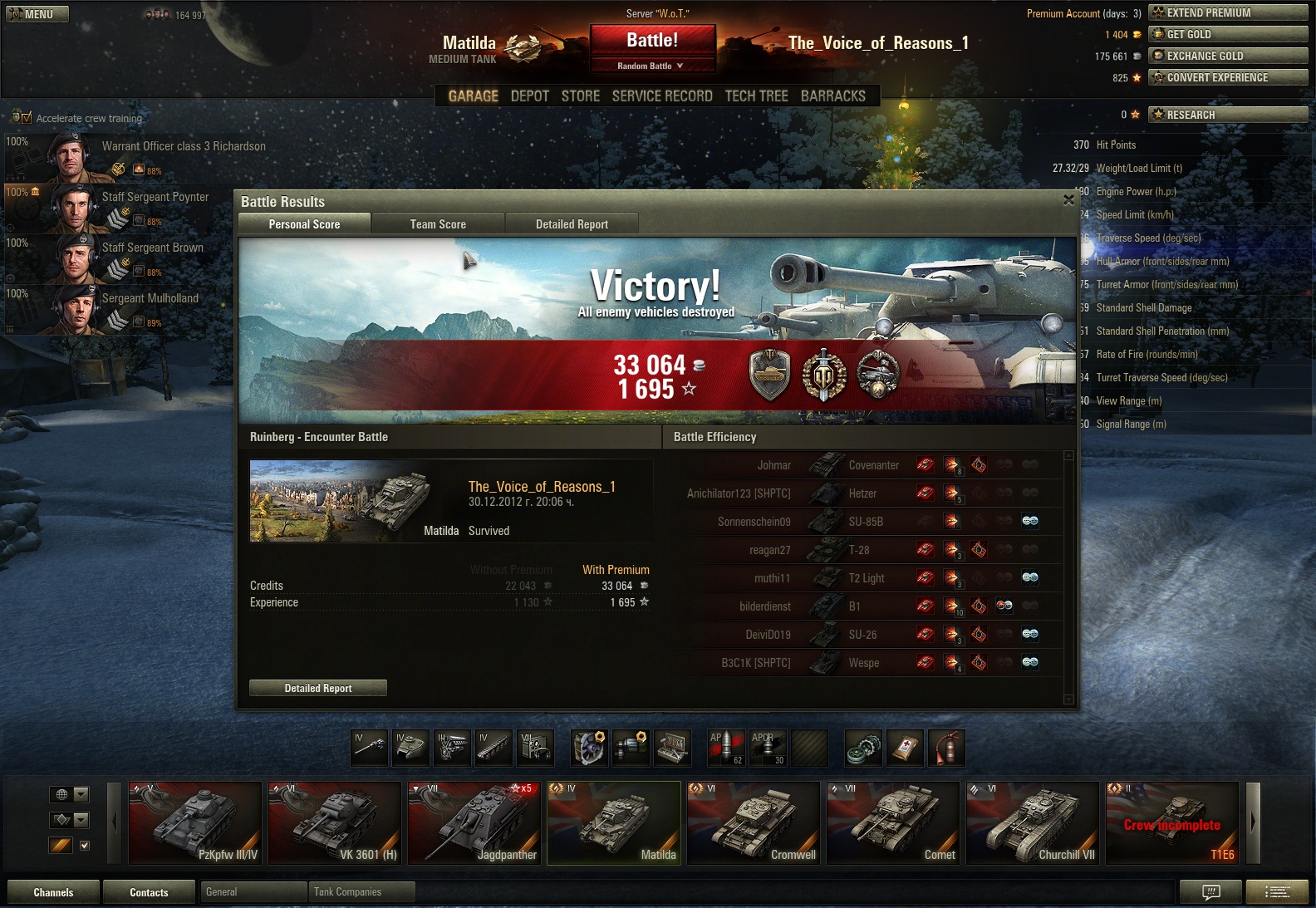
Task: Select the Jagdpanther tank in carousel
Action: pyautogui.click(x=474, y=823)
